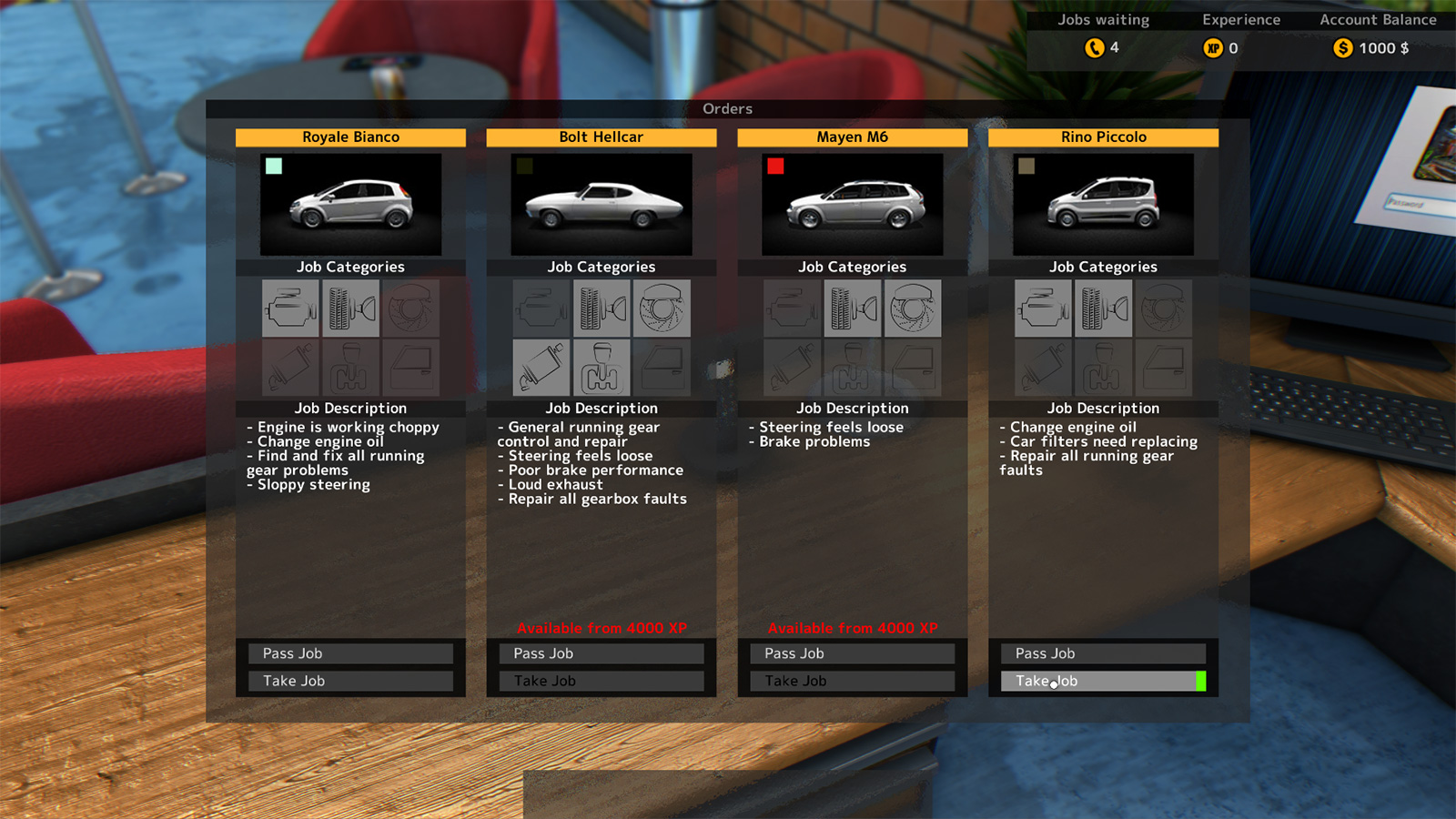The width and height of the screenshot is (1456, 819).
Task: Click the car door icon under Rino Piccolo
Action: 1165,368
